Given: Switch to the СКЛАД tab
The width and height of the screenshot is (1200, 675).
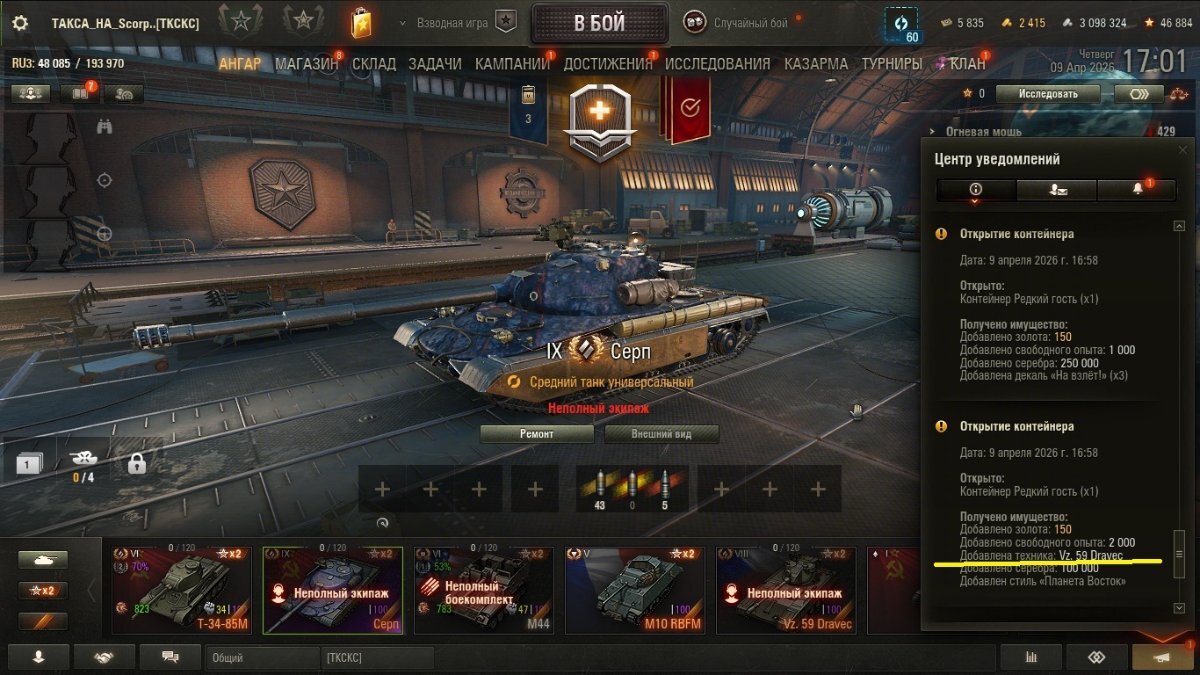Looking at the screenshot, I should (374, 64).
